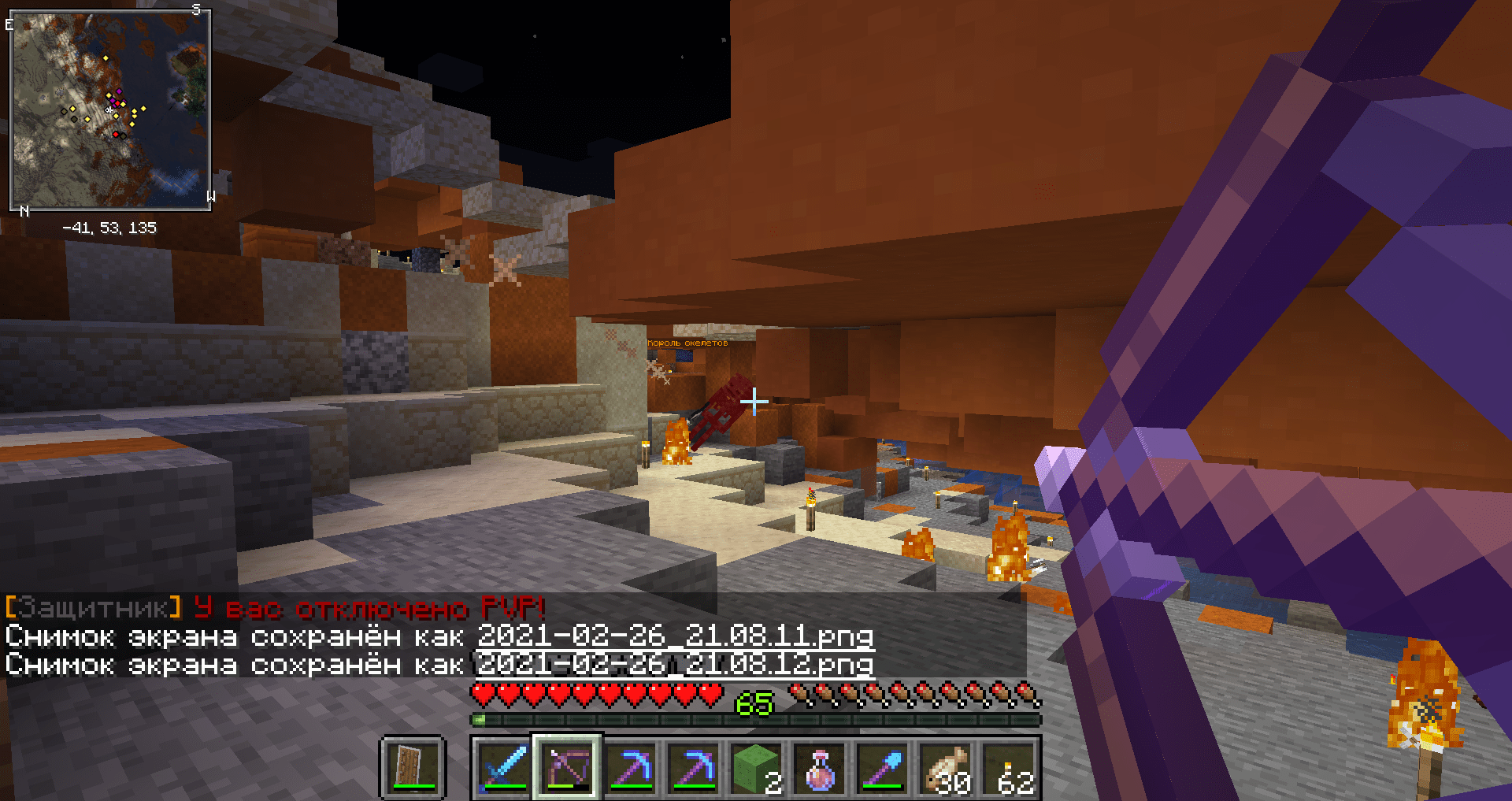Choose the green slime block slot

pyautogui.click(x=756, y=767)
